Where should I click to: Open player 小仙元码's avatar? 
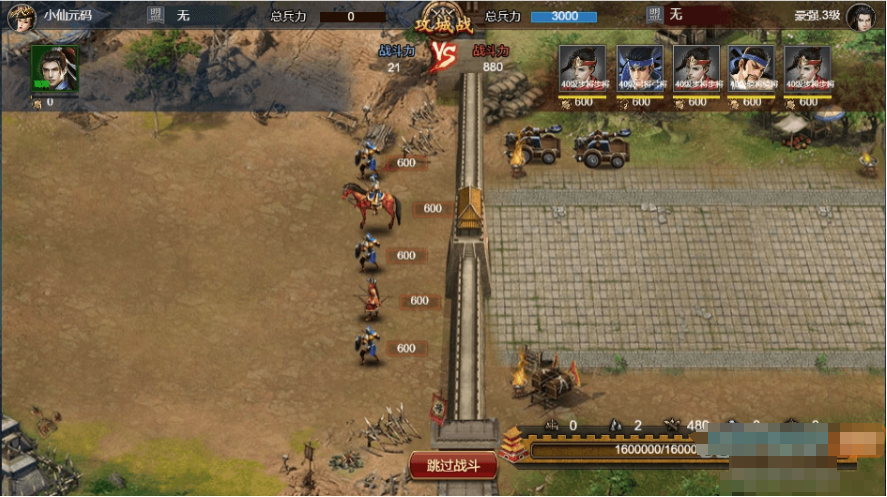point(21,16)
